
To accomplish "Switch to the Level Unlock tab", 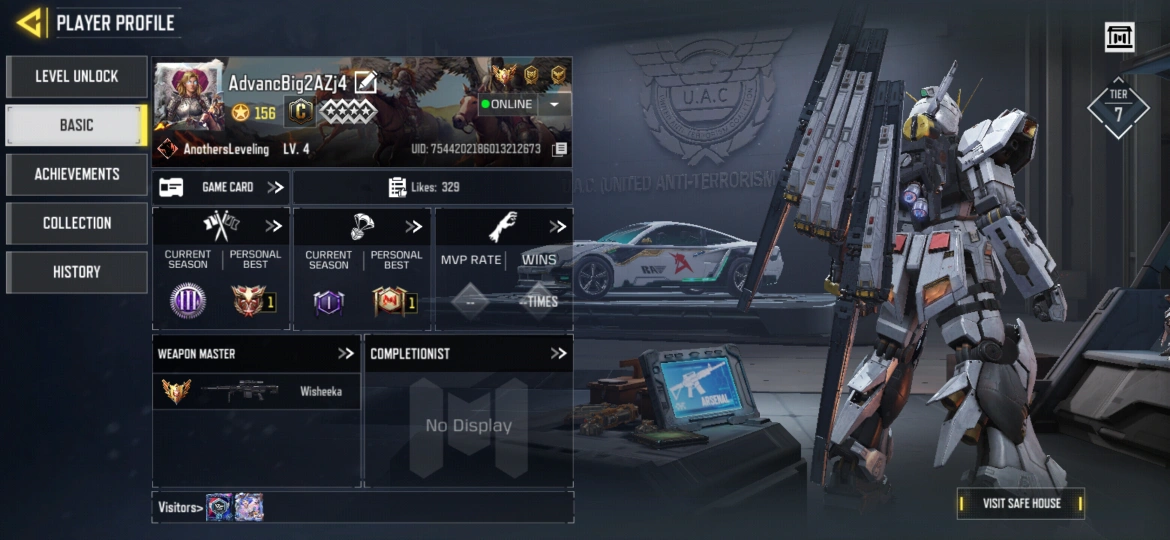I will pyautogui.click(x=76, y=77).
